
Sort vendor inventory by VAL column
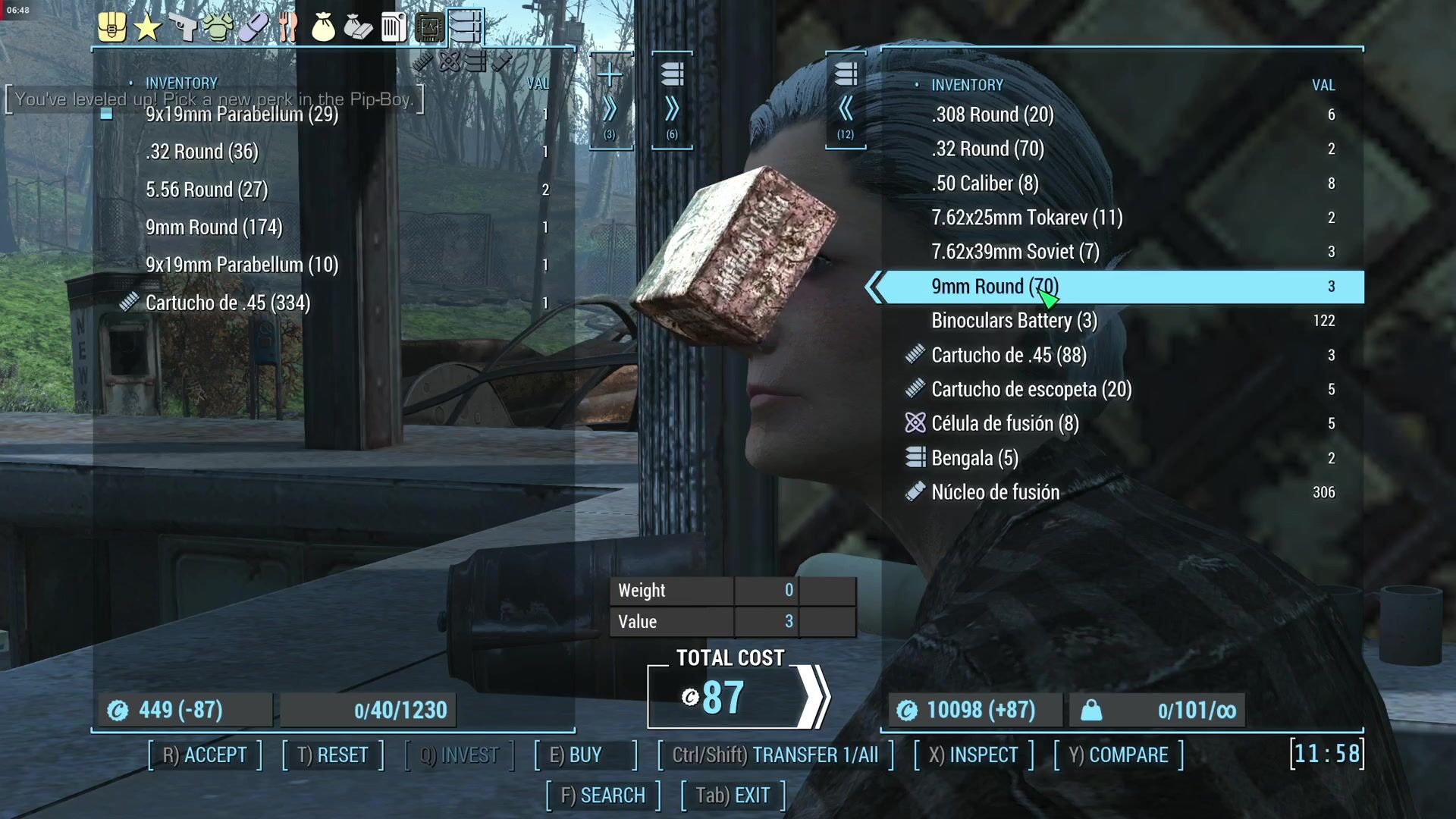click(1323, 85)
